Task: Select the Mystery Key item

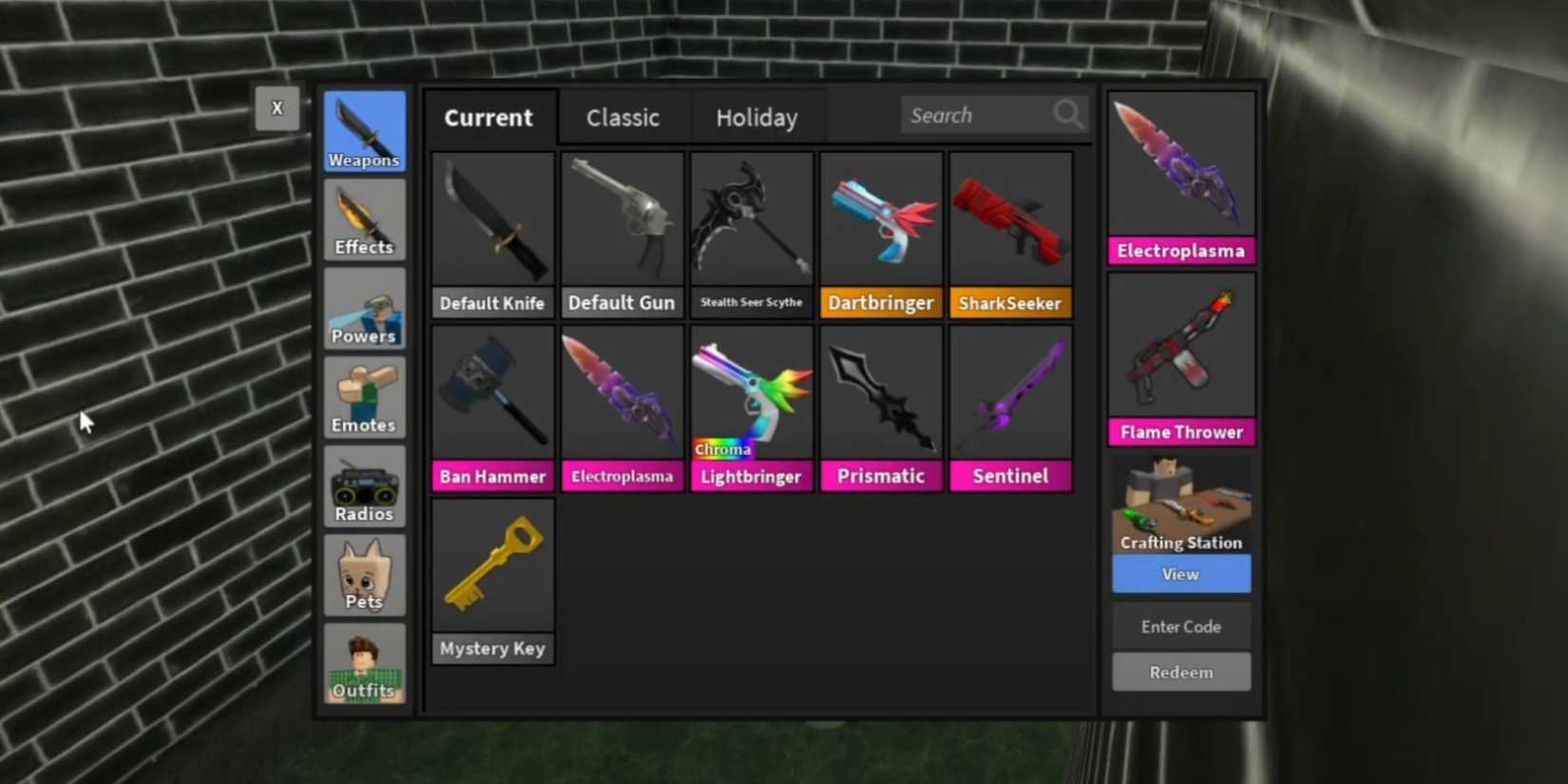Action: [x=491, y=565]
